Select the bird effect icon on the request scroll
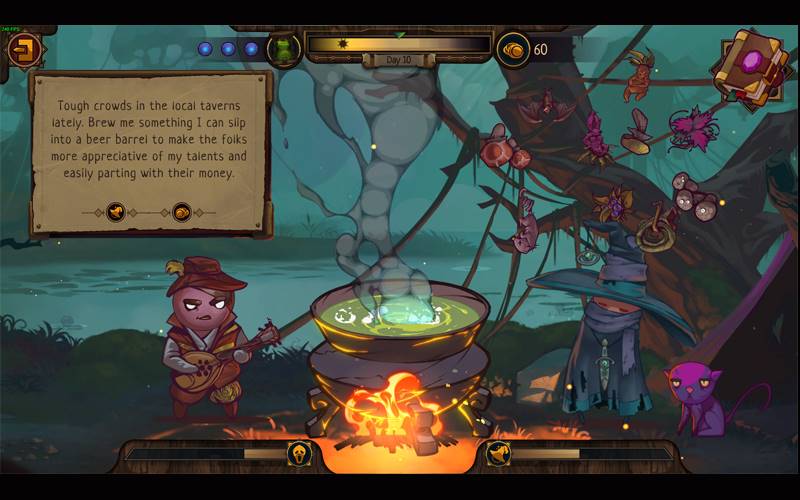This screenshot has width=800, height=500. pos(116,212)
